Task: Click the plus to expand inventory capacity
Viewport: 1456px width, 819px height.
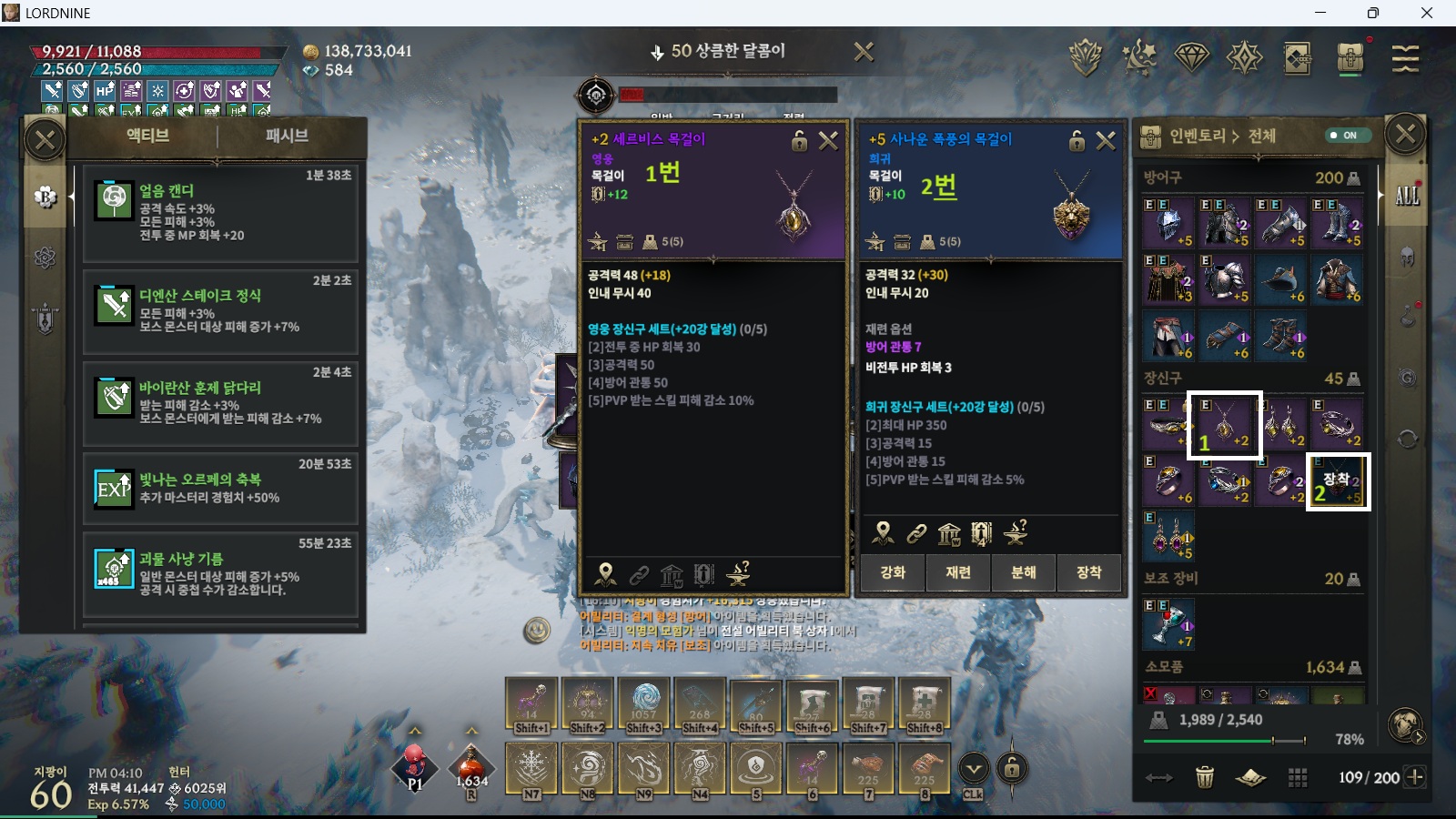Action: tap(1415, 777)
